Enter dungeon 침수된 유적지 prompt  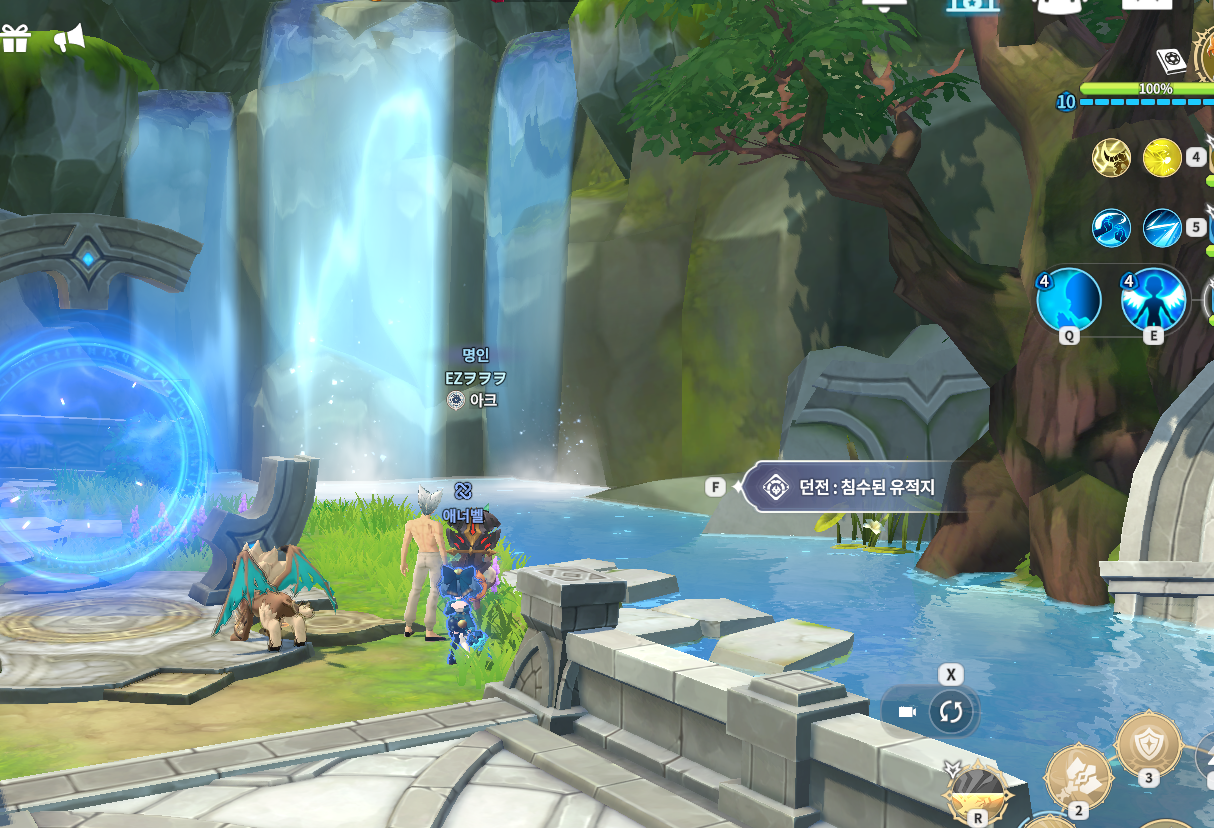(851, 487)
